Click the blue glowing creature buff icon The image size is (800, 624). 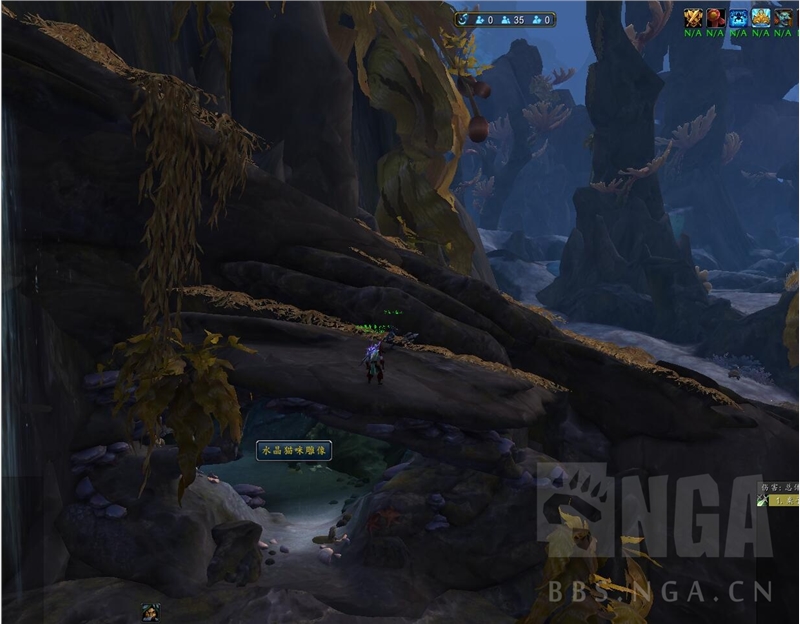coord(739,17)
